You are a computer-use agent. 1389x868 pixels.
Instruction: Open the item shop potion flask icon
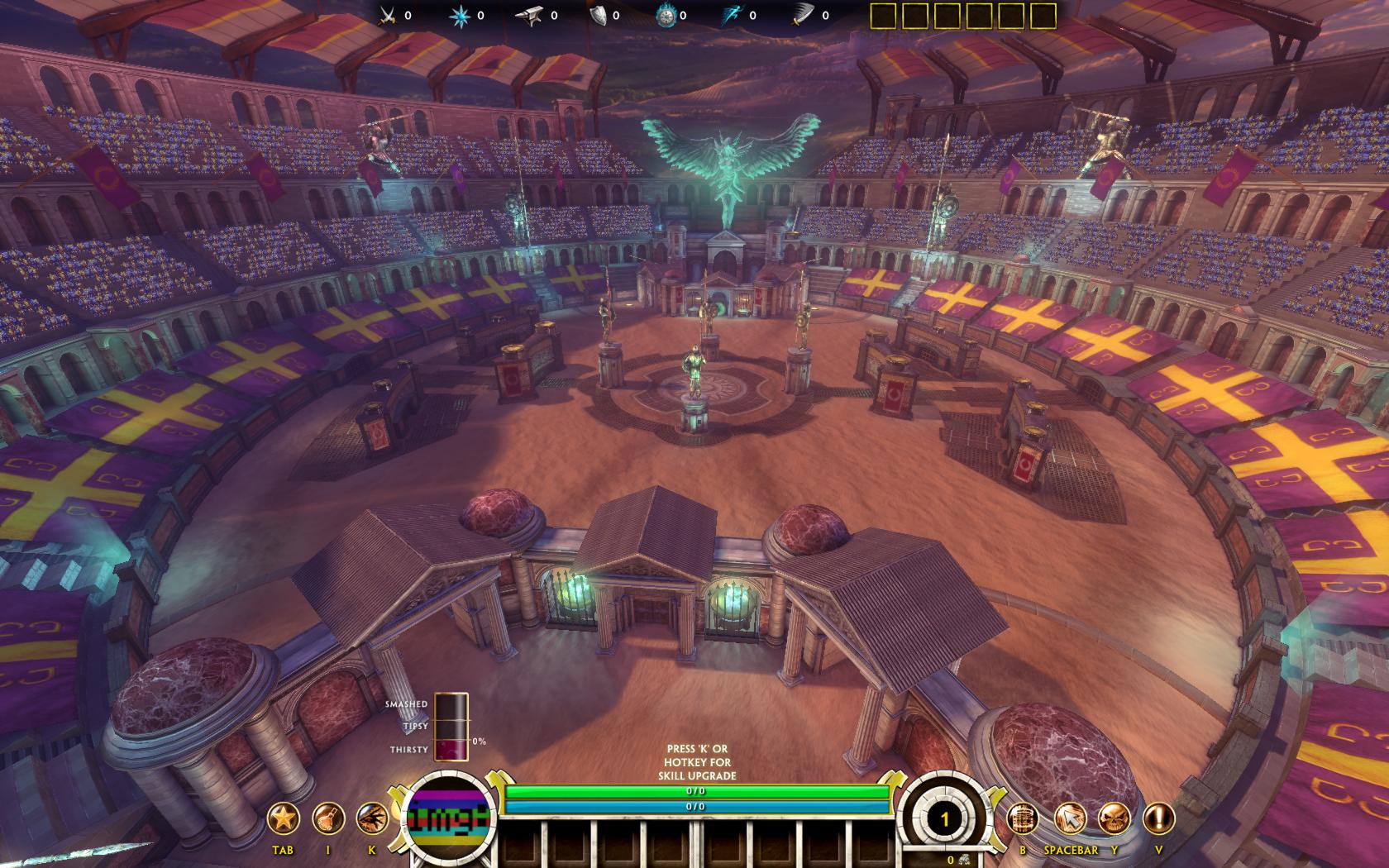coord(328,819)
